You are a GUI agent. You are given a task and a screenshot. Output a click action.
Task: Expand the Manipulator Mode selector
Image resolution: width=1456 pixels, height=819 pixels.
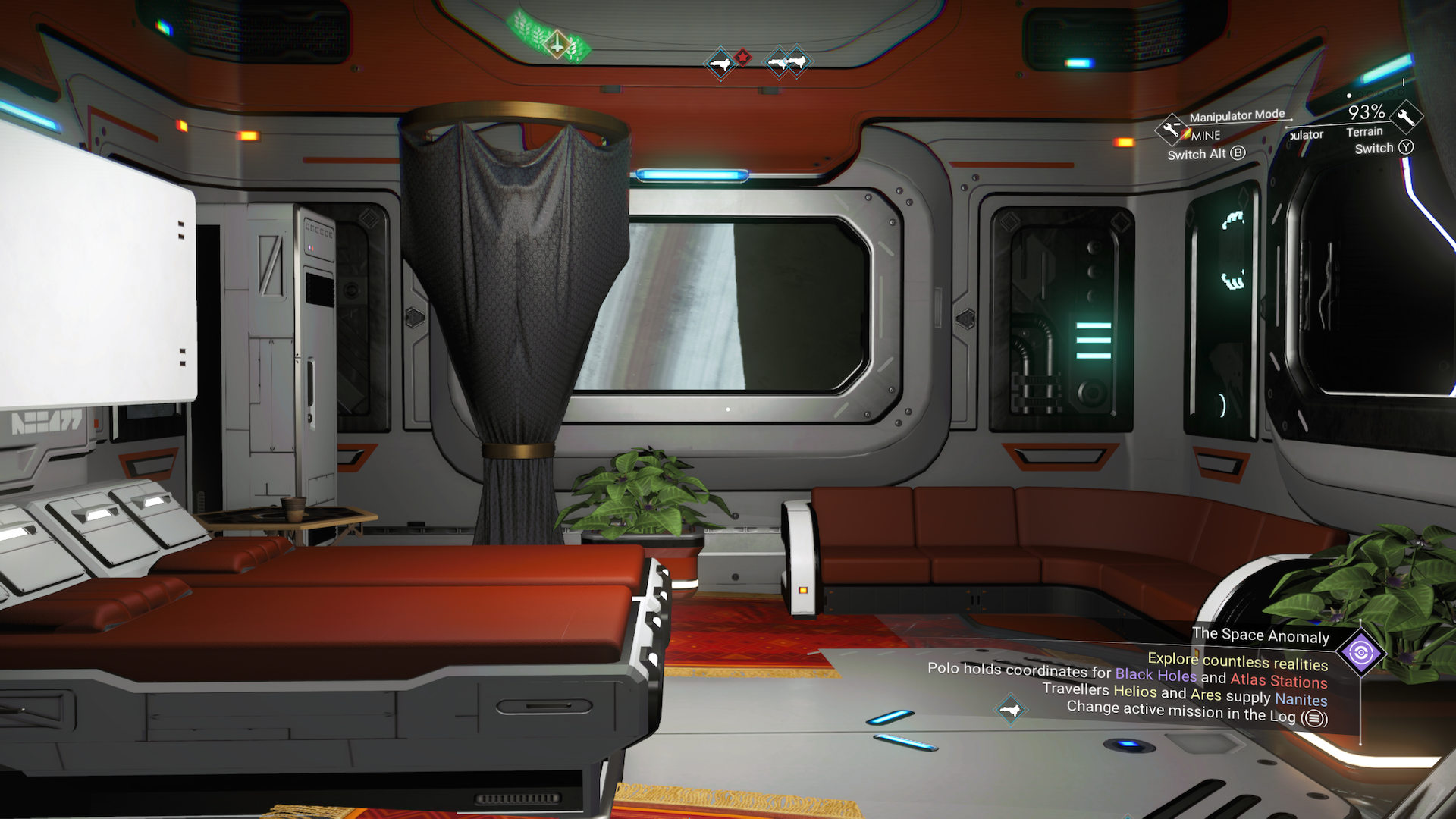tap(1238, 115)
